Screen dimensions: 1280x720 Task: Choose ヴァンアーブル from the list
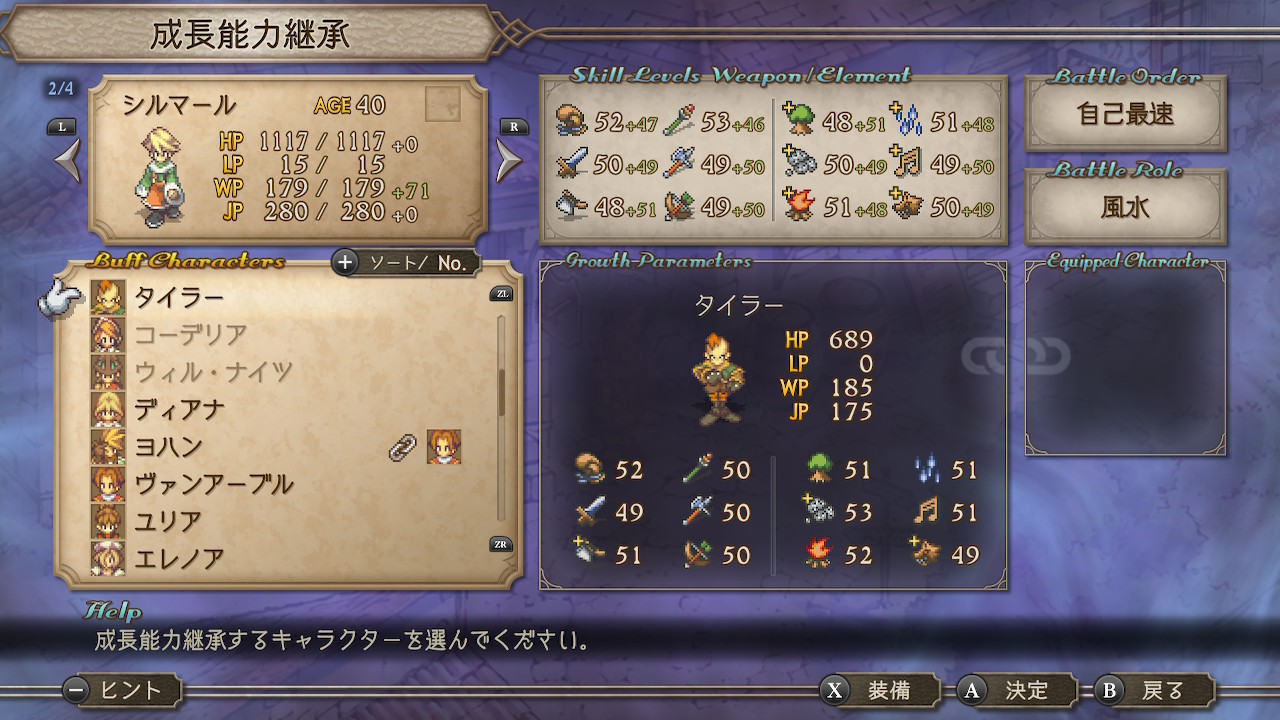pos(213,484)
